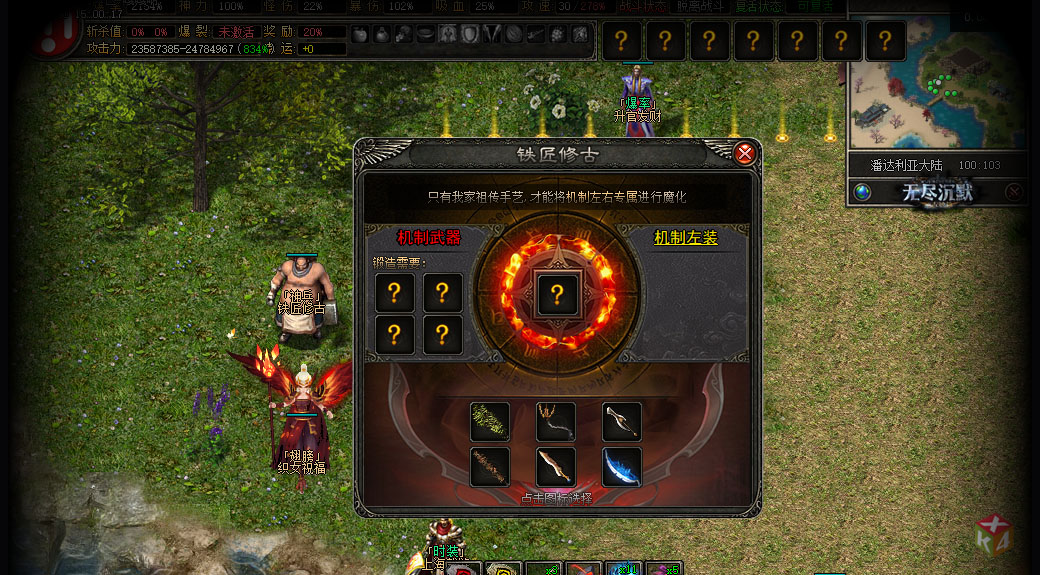
Task: Select the green thorny whip weapon icon
Action: [x=490, y=422]
